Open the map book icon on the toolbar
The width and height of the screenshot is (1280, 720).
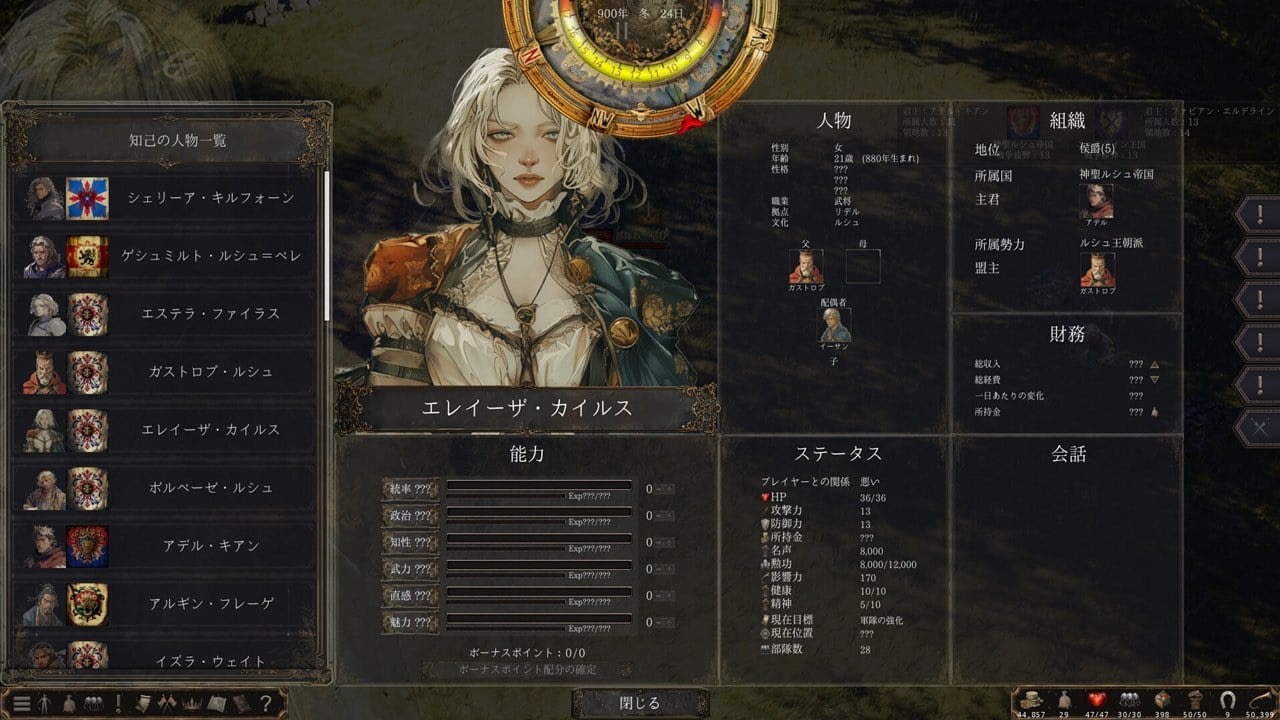pos(216,703)
